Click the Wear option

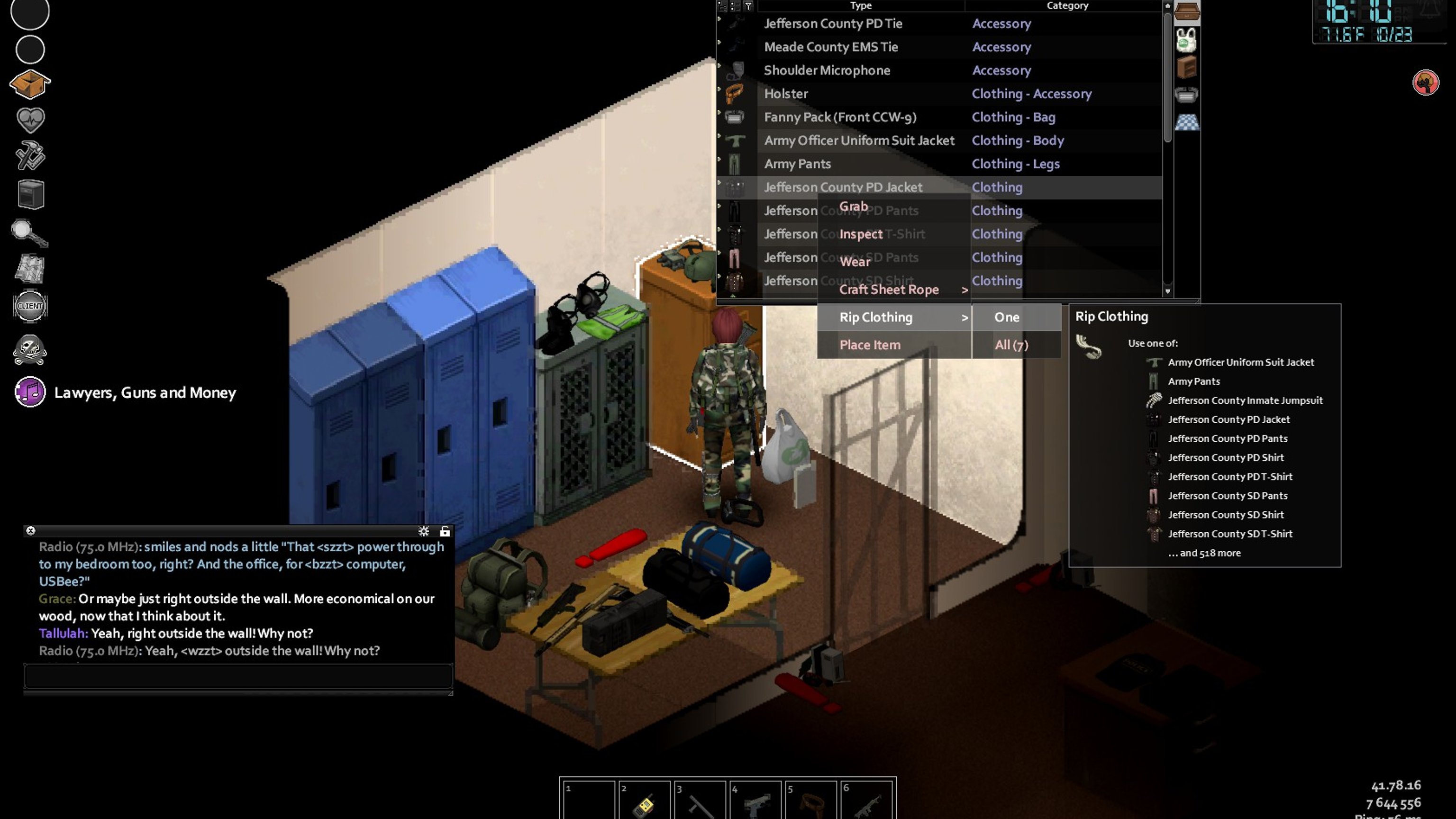coord(855,262)
